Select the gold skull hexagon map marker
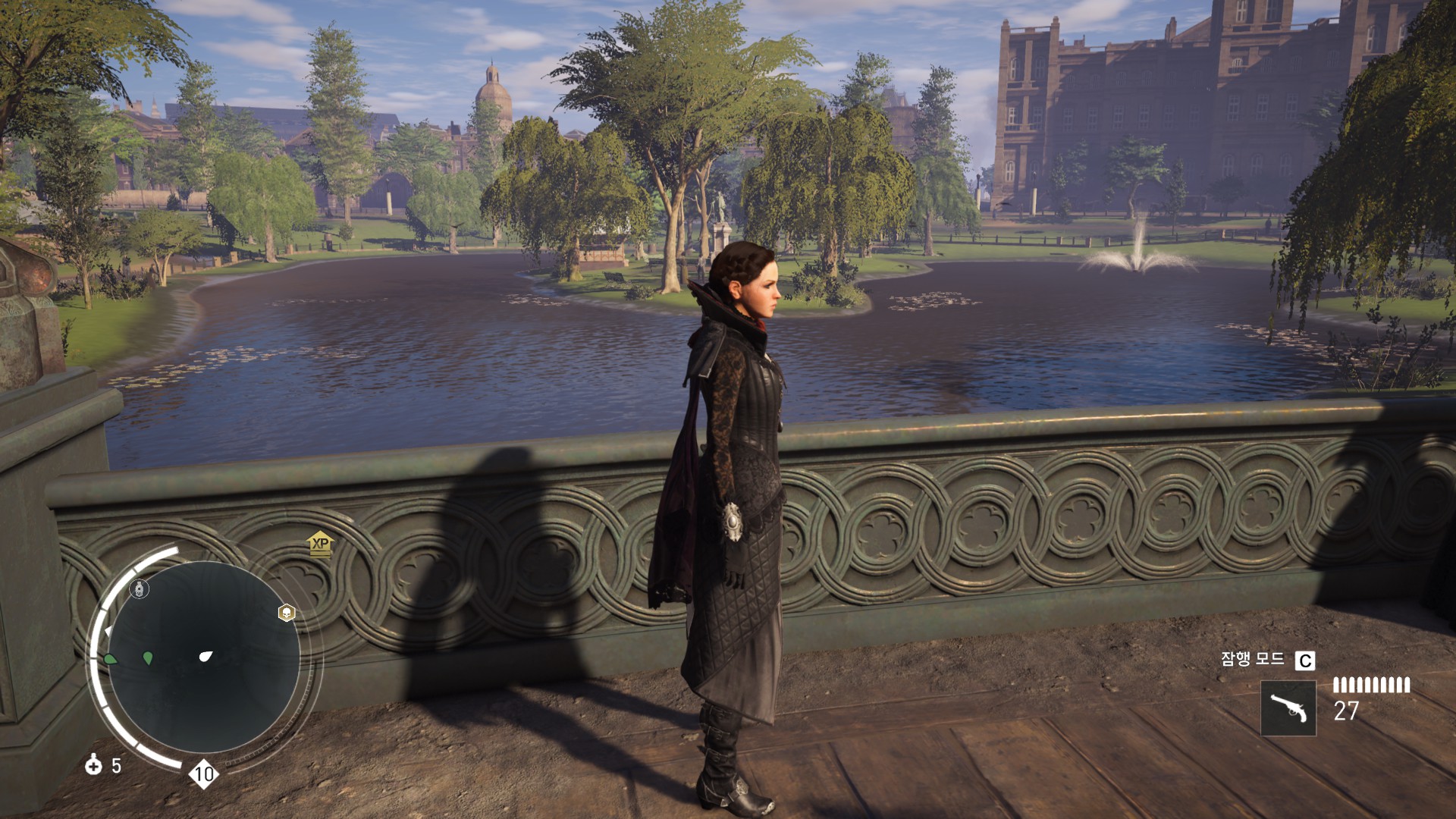Image resolution: width=1456 pixels, height=819 pixels. (x=287, y=613)
